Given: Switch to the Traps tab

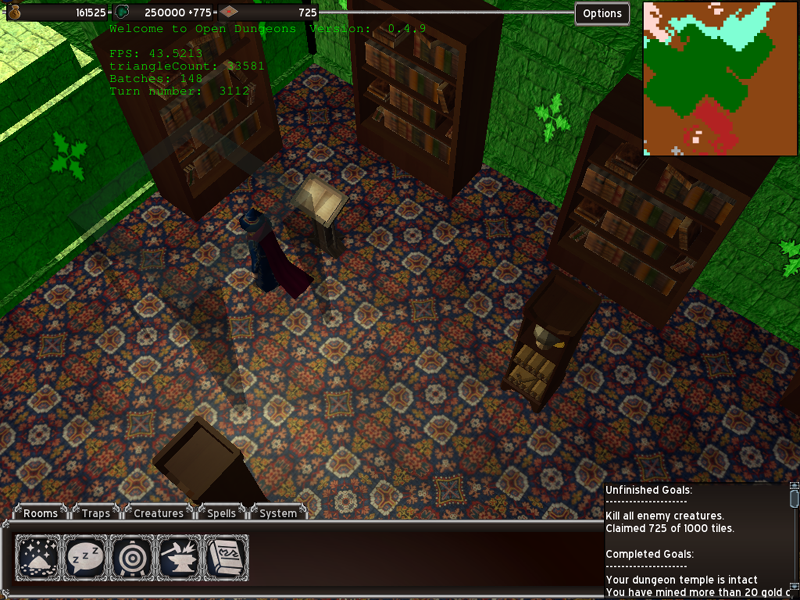Looking at the screenshot, I should point(96,513).
